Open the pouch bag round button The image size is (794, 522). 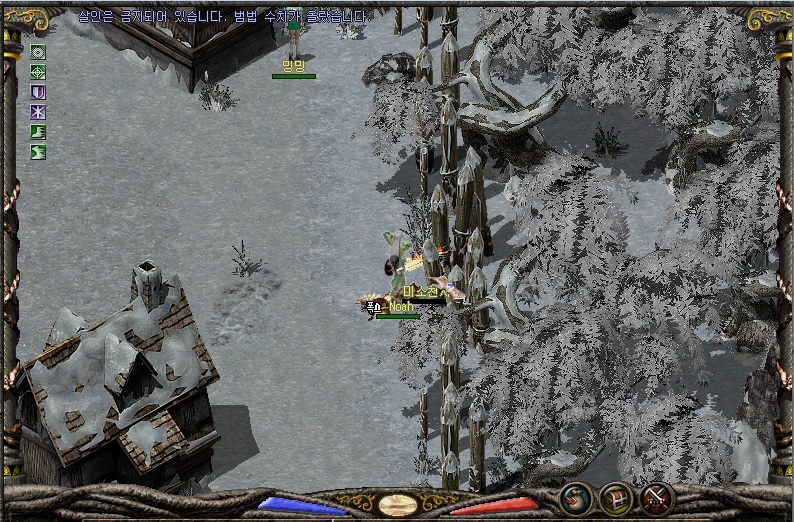pyautogui.click(x=575, y=498)
